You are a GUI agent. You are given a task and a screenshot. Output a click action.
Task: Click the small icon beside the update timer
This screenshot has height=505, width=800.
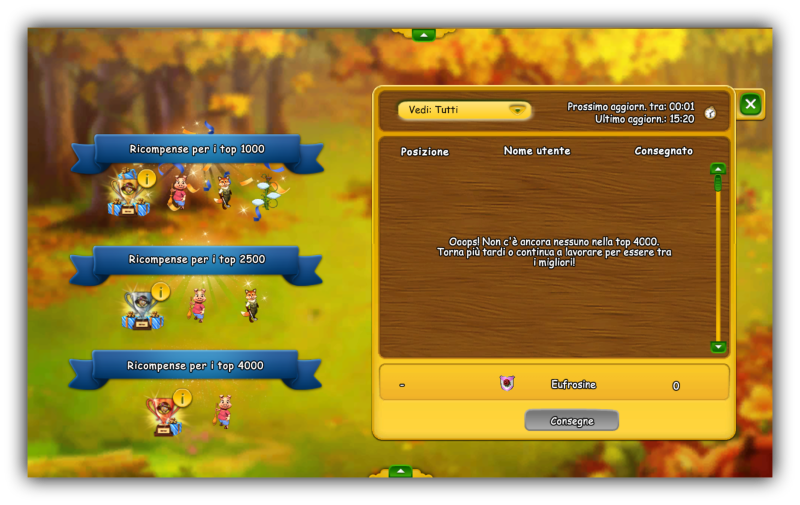pyautogui.click(x=710, y=113)
